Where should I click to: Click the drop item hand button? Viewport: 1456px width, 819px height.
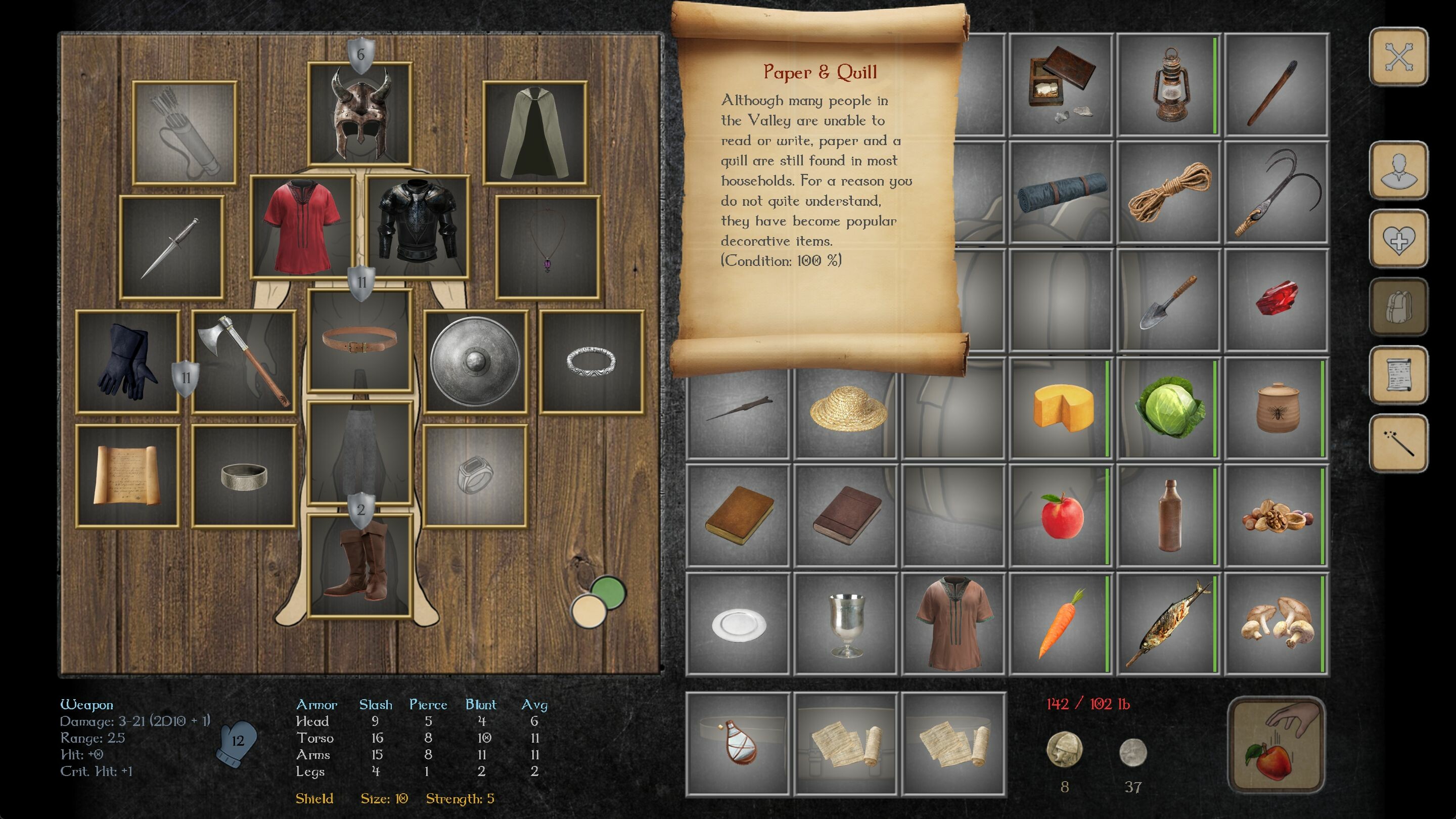pos(1276,744)
